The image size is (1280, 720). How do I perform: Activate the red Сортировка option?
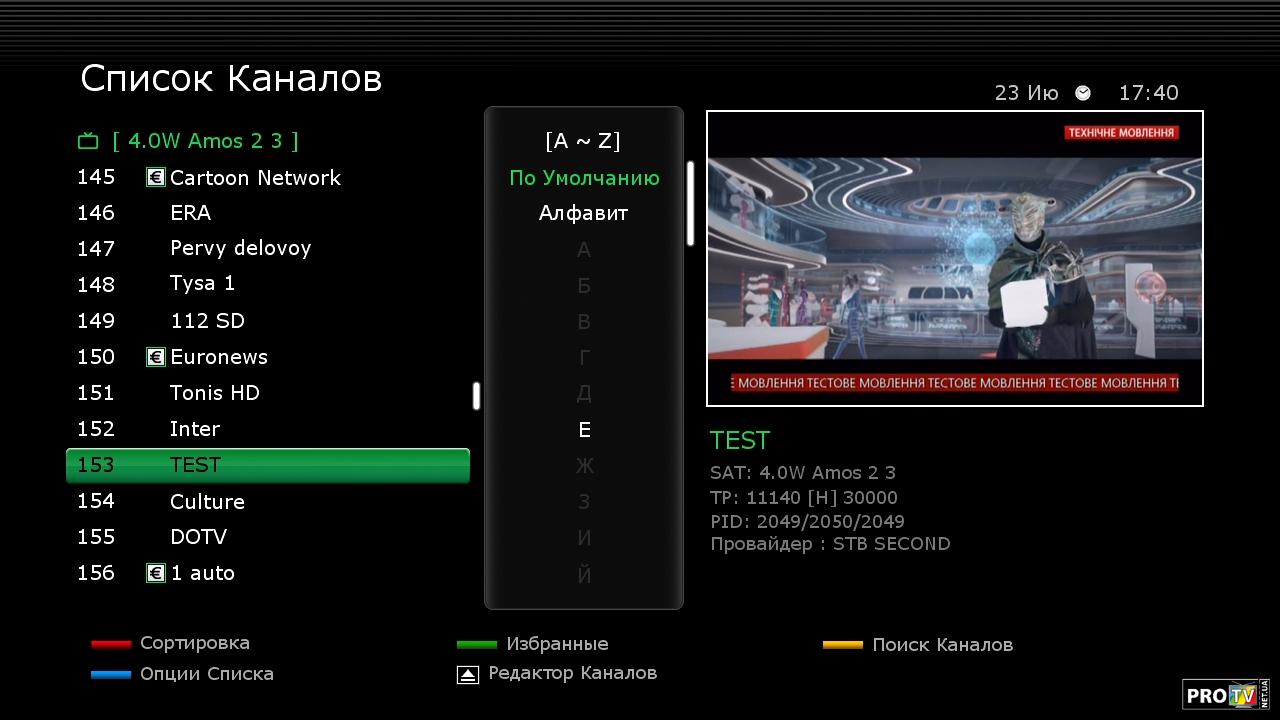tap(194, 643)
